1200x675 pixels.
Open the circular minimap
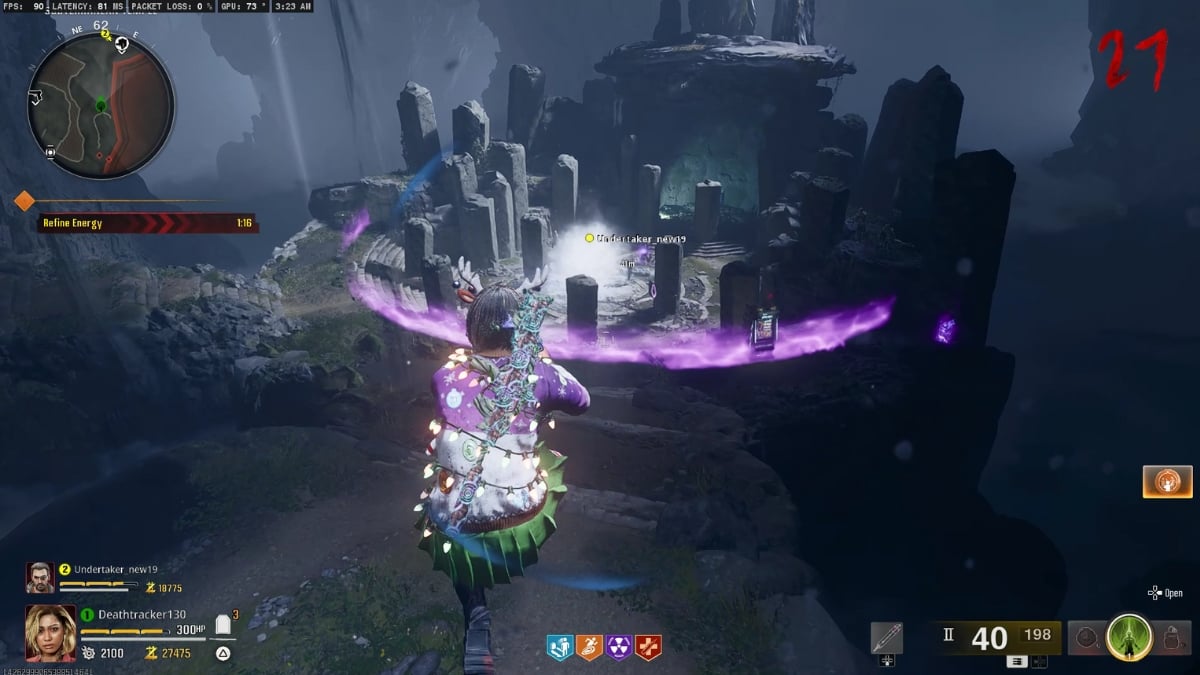click(x=101, y=104)
